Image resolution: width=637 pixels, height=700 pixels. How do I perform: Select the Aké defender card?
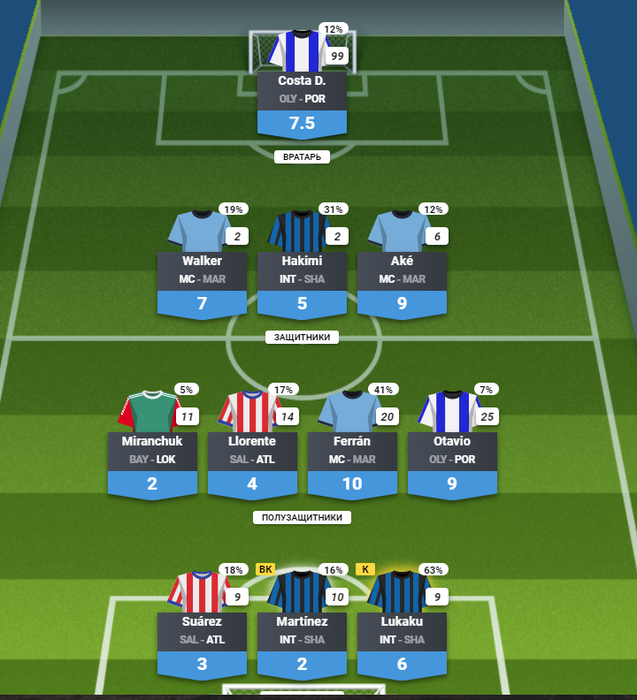(402, 269)
